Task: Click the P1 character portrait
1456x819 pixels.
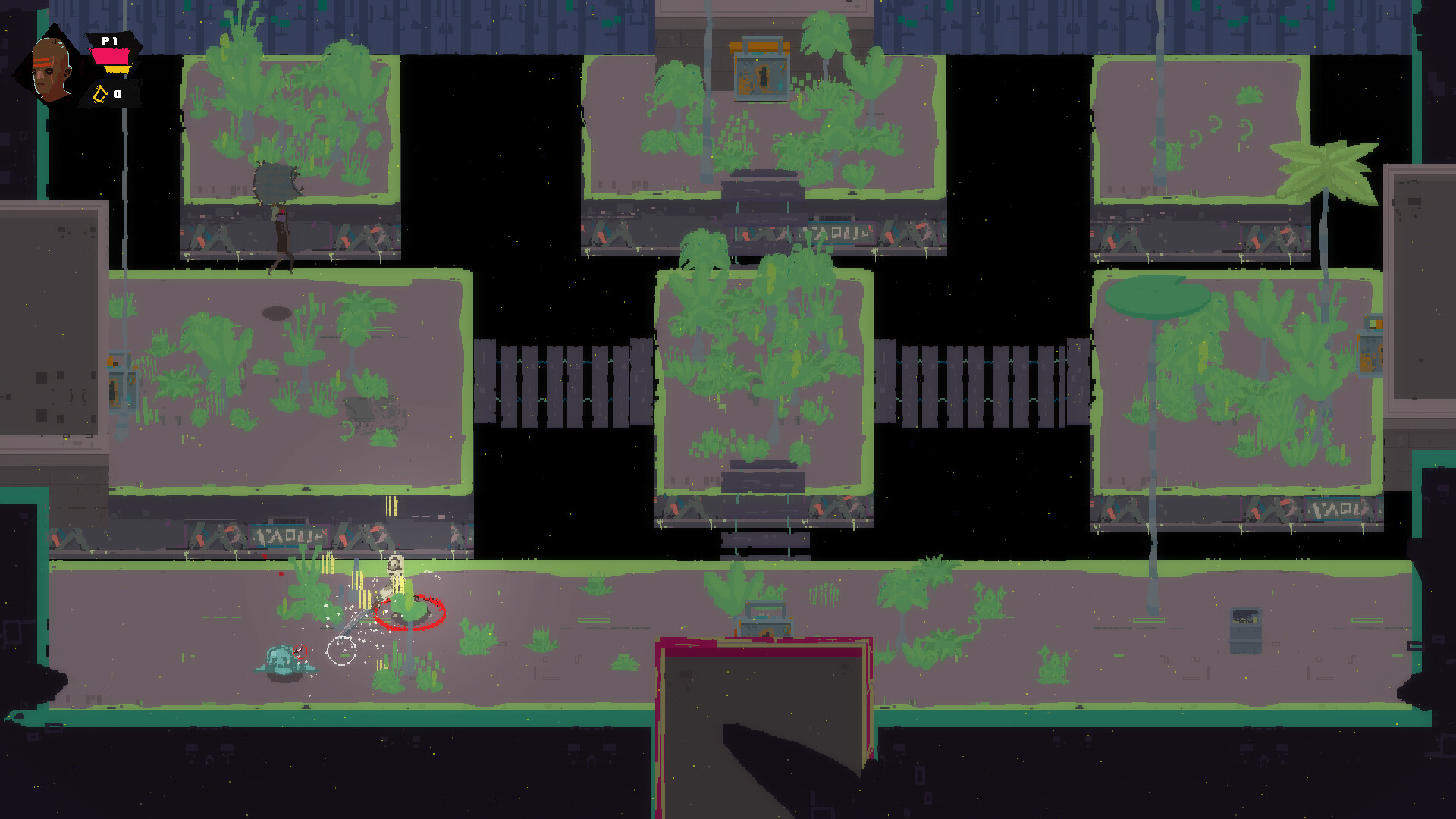Action: [x=50, y=67]
